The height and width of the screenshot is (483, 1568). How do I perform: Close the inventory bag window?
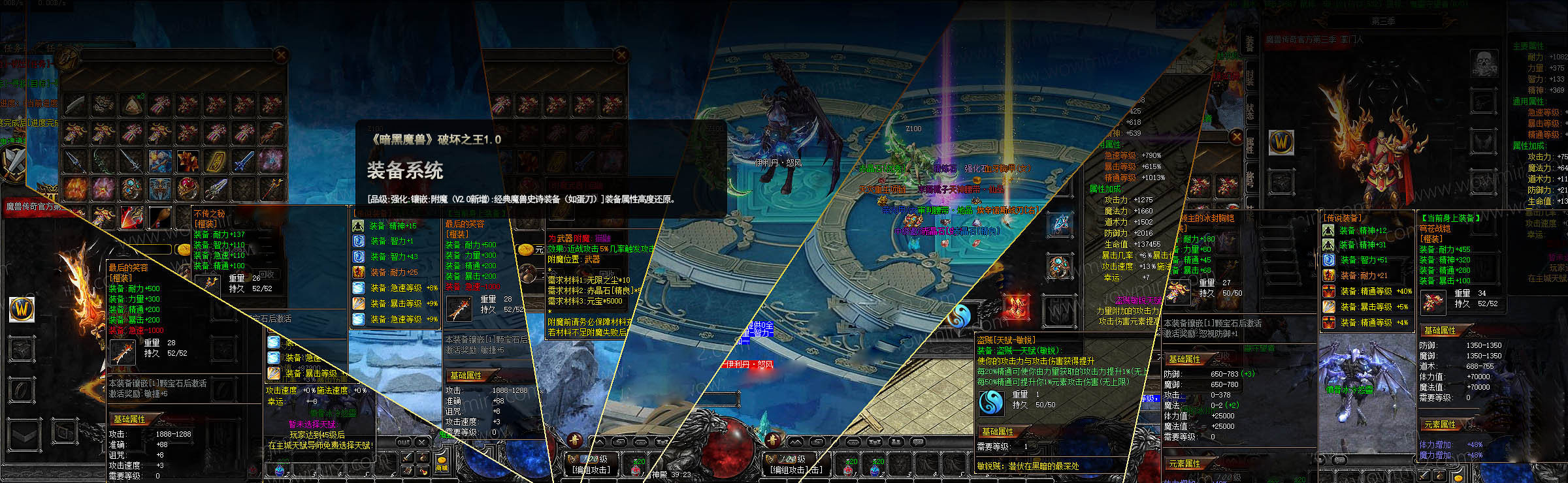point(281,55)
